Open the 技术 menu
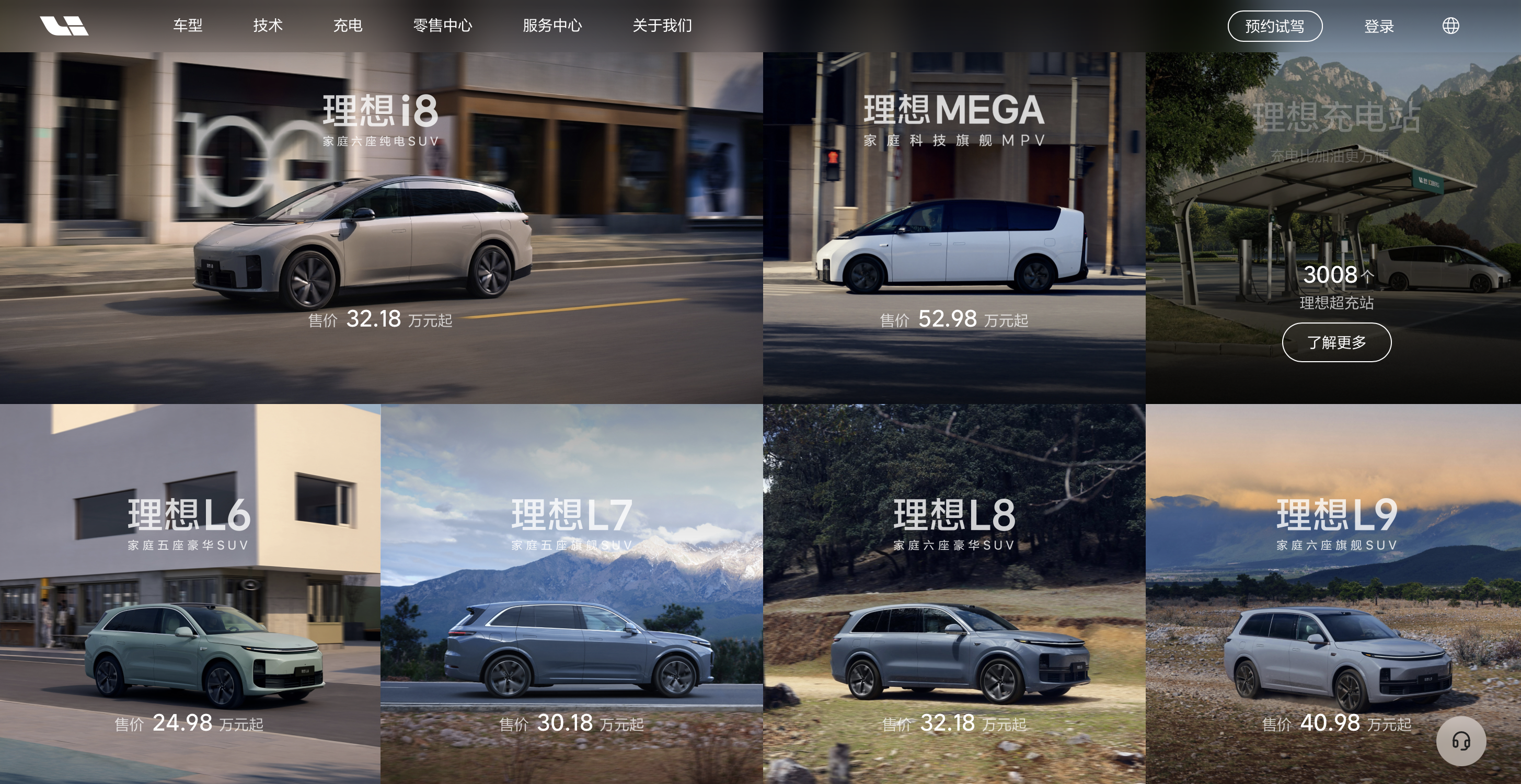1521x784 pixels. tap(268, 26)
